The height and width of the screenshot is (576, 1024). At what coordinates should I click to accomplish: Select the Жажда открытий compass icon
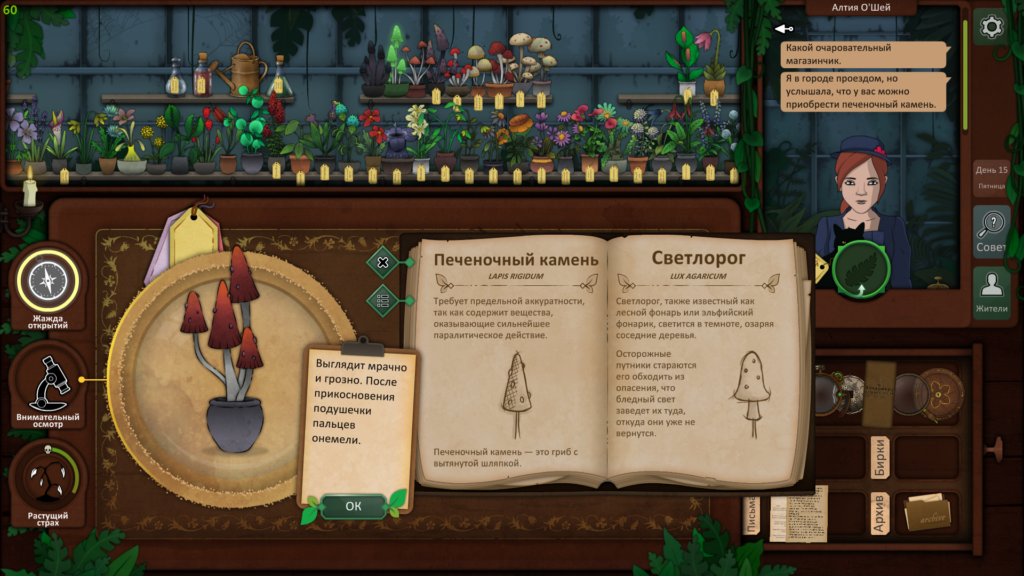click(x=47, y=281)
